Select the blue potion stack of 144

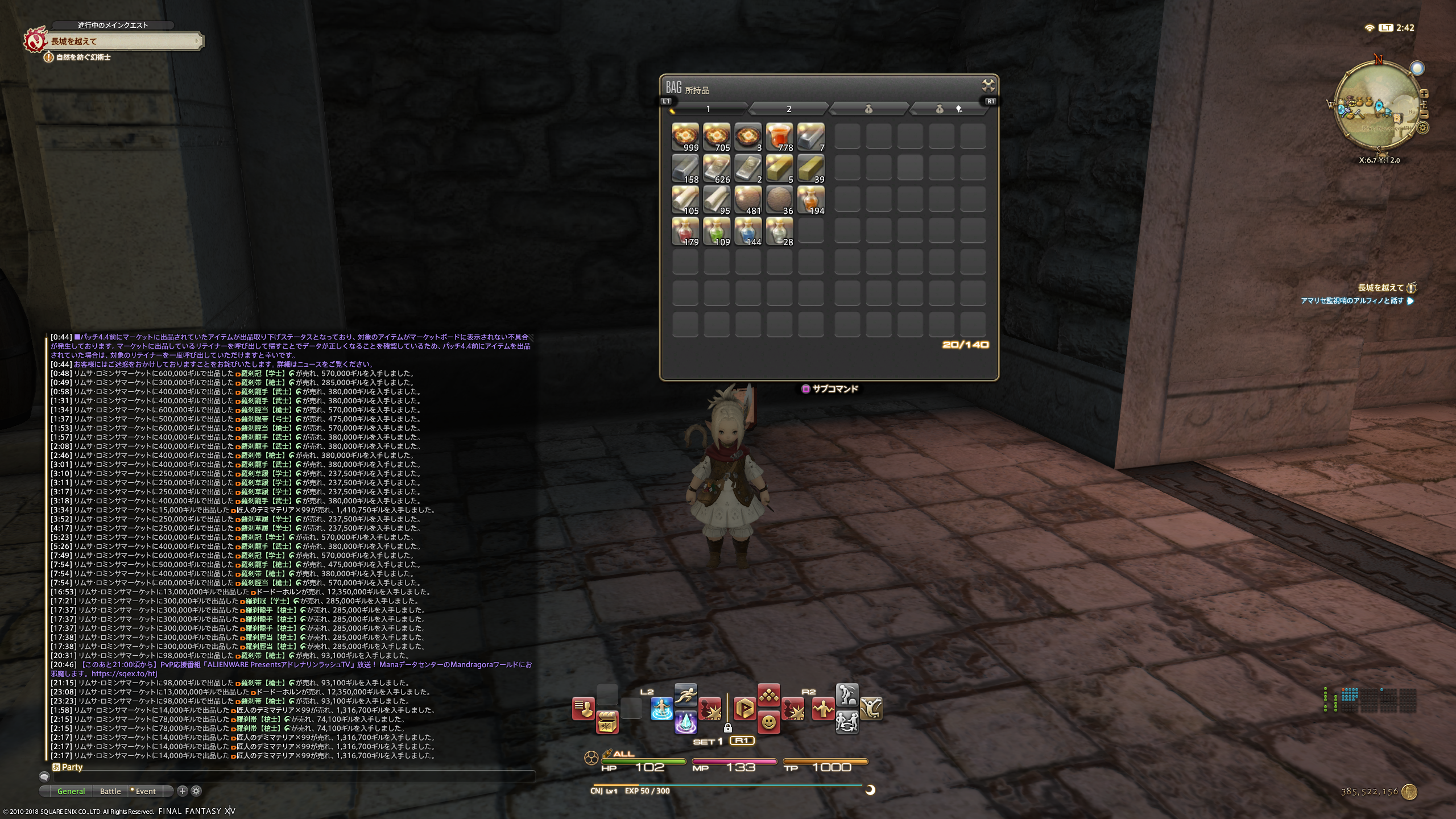point(748,231)
